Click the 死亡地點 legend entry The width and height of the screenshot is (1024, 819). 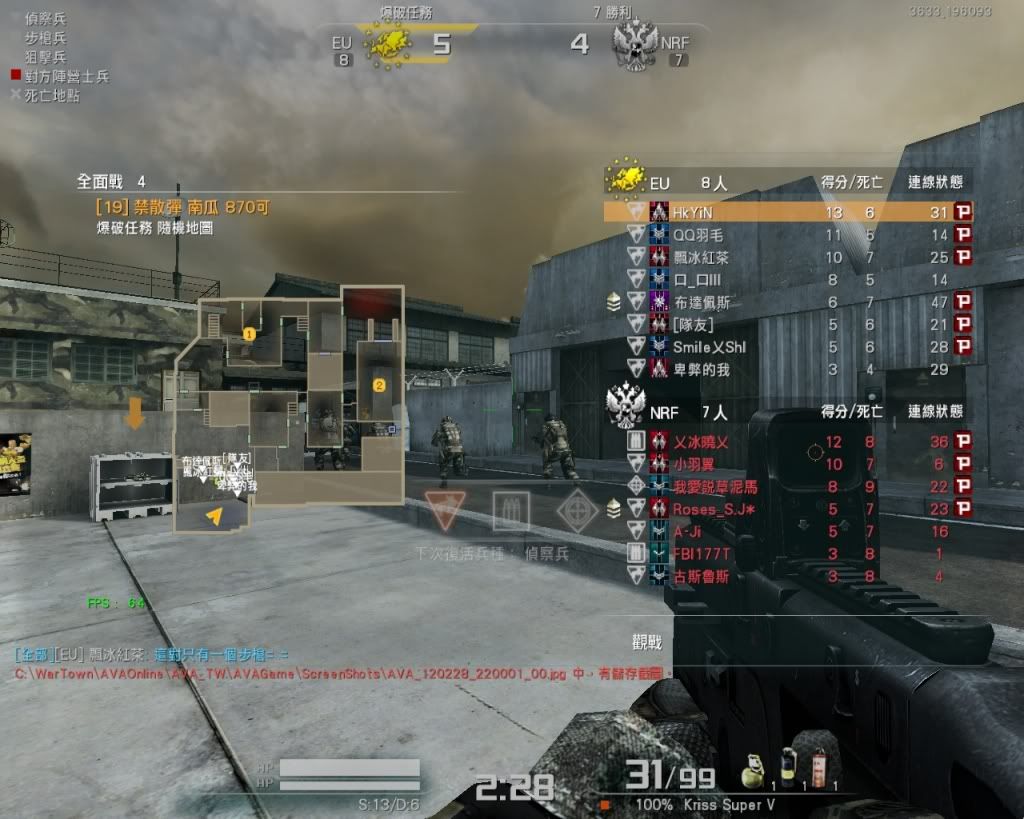[x=46, y=95]
